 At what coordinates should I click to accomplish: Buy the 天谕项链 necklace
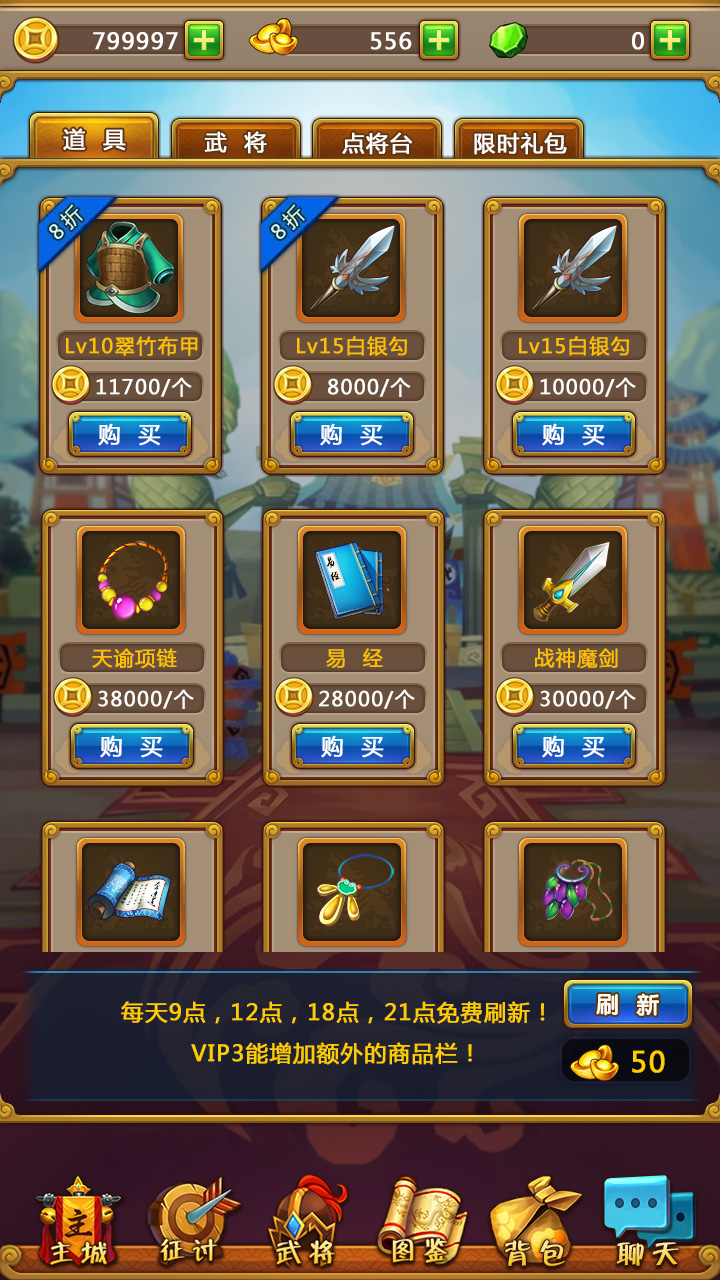[132, 746]
